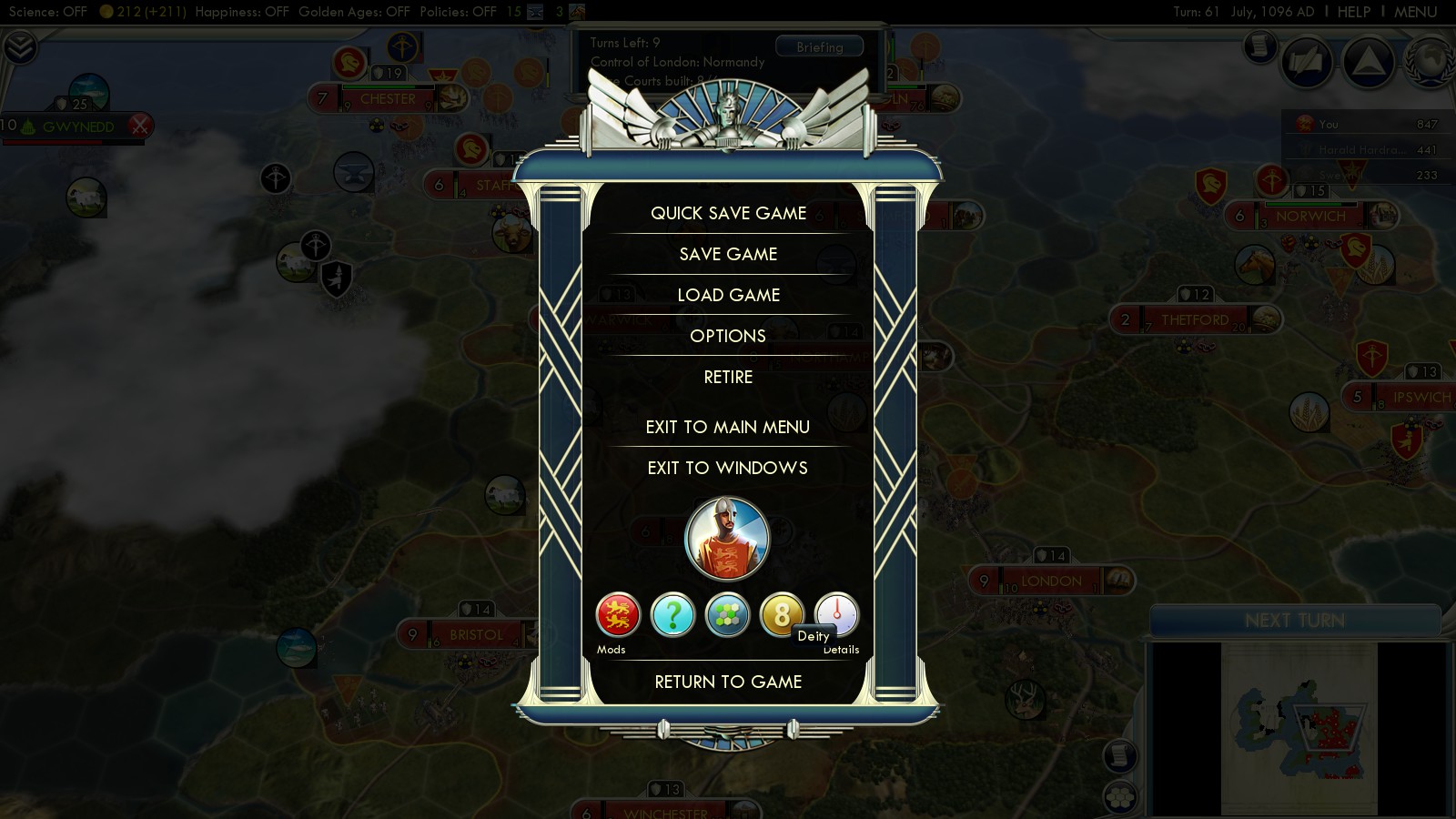Click the Menu link in top bar
The height and width of the screenshot is (819, 1456).
pyautogui.click(x=1415, y=12)
